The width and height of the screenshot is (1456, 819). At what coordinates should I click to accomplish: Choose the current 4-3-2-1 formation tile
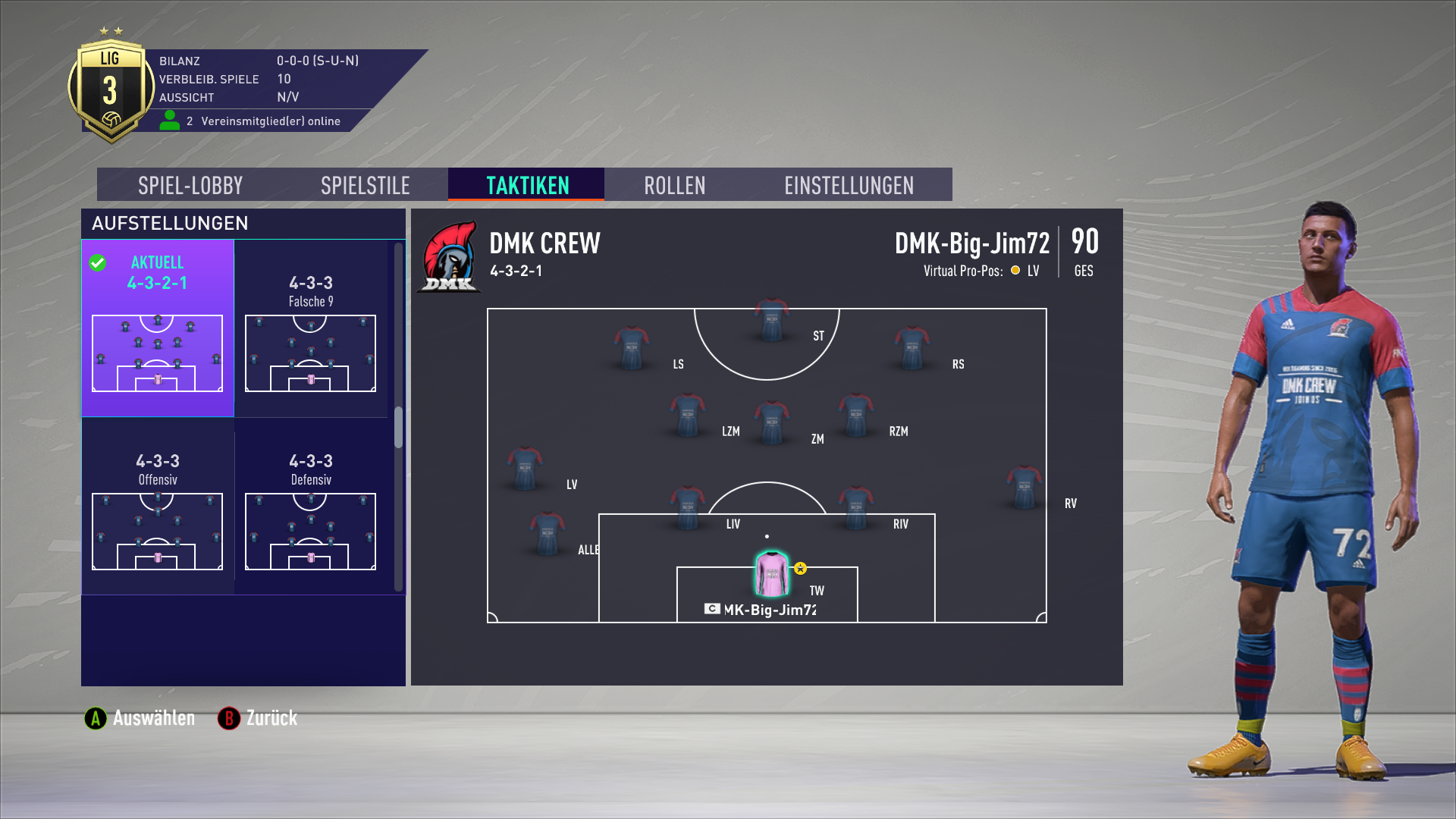click(158, 328)
